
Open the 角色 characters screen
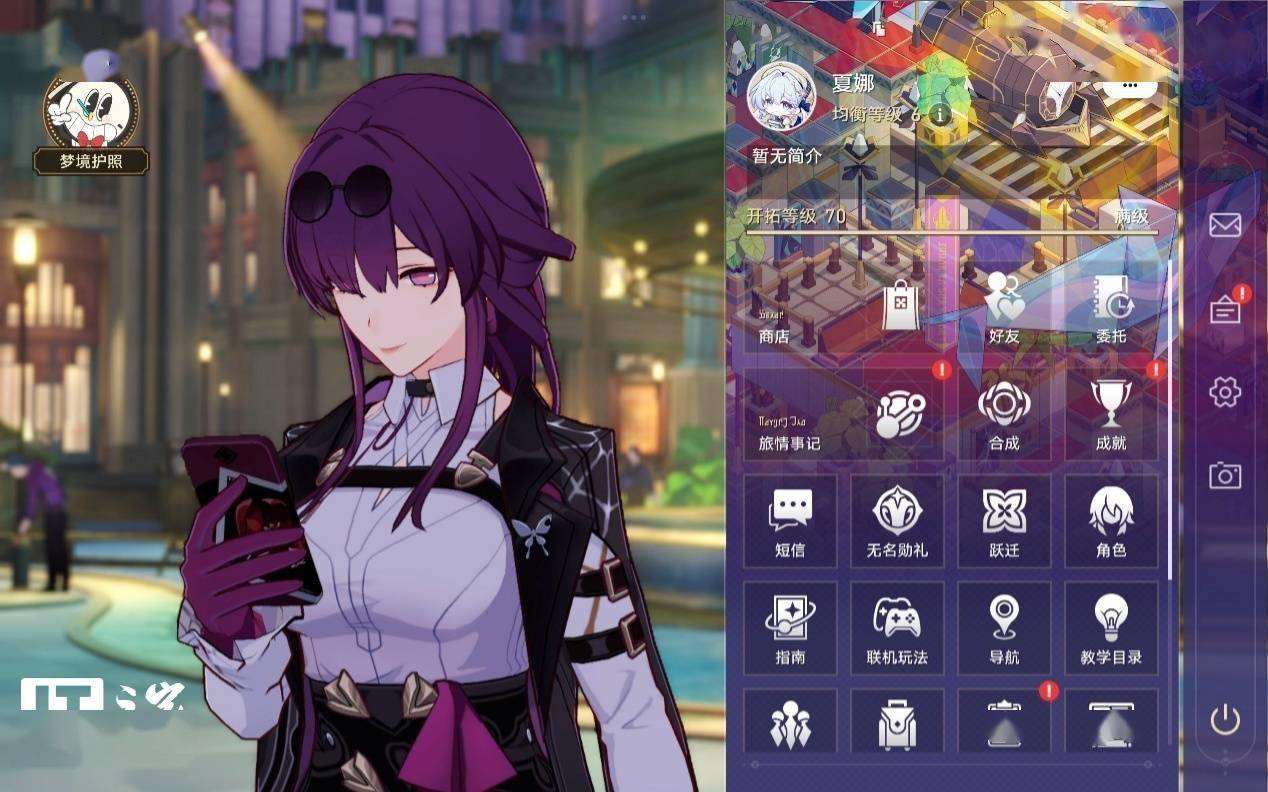point(1111,521)
